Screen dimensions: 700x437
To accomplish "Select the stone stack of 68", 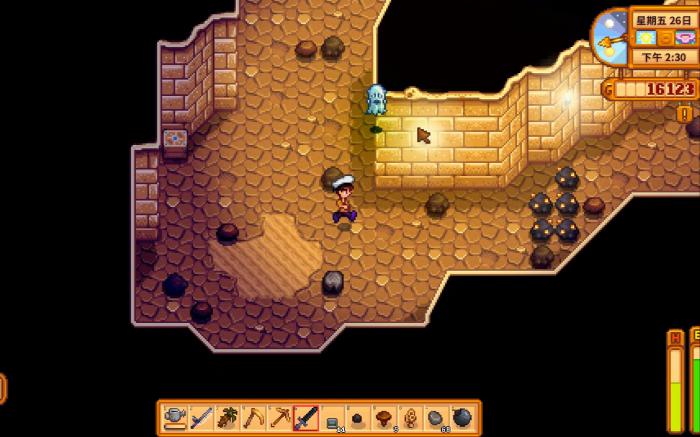I will coord(436,416).
